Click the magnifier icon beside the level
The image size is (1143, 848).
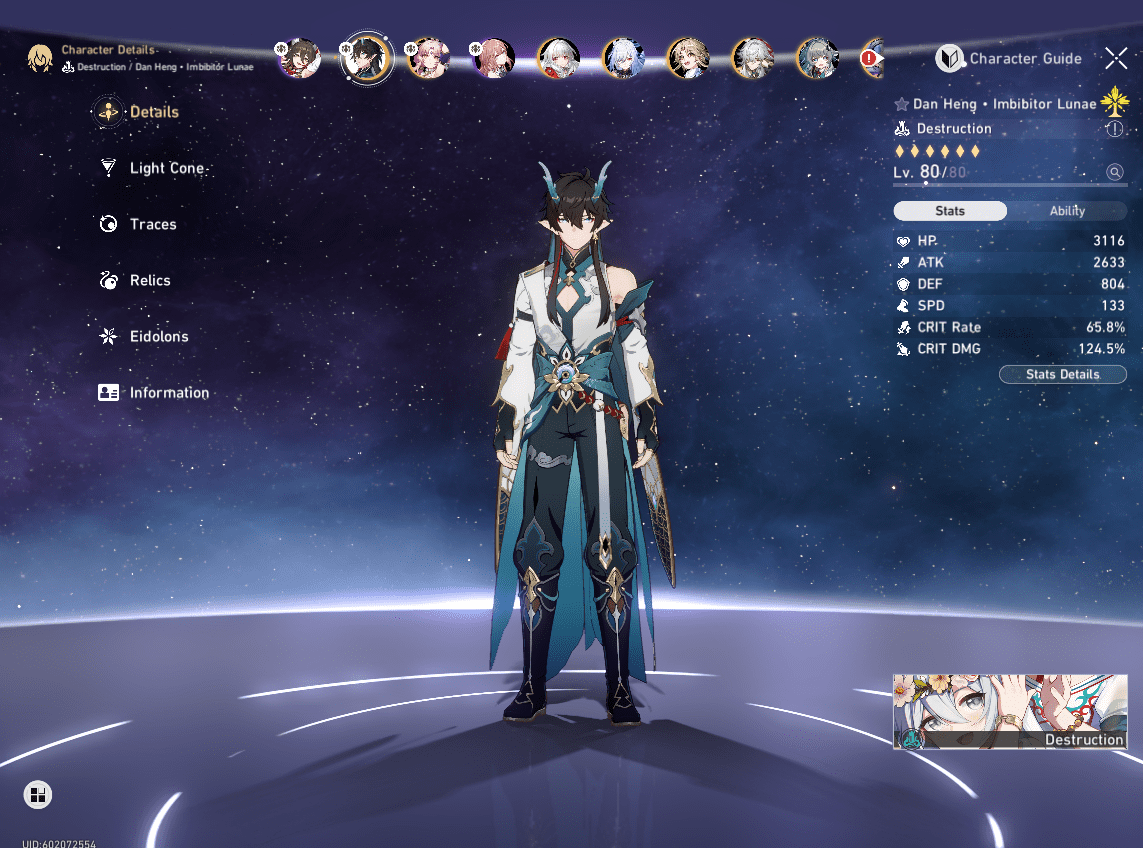(x=1115, y=172)
